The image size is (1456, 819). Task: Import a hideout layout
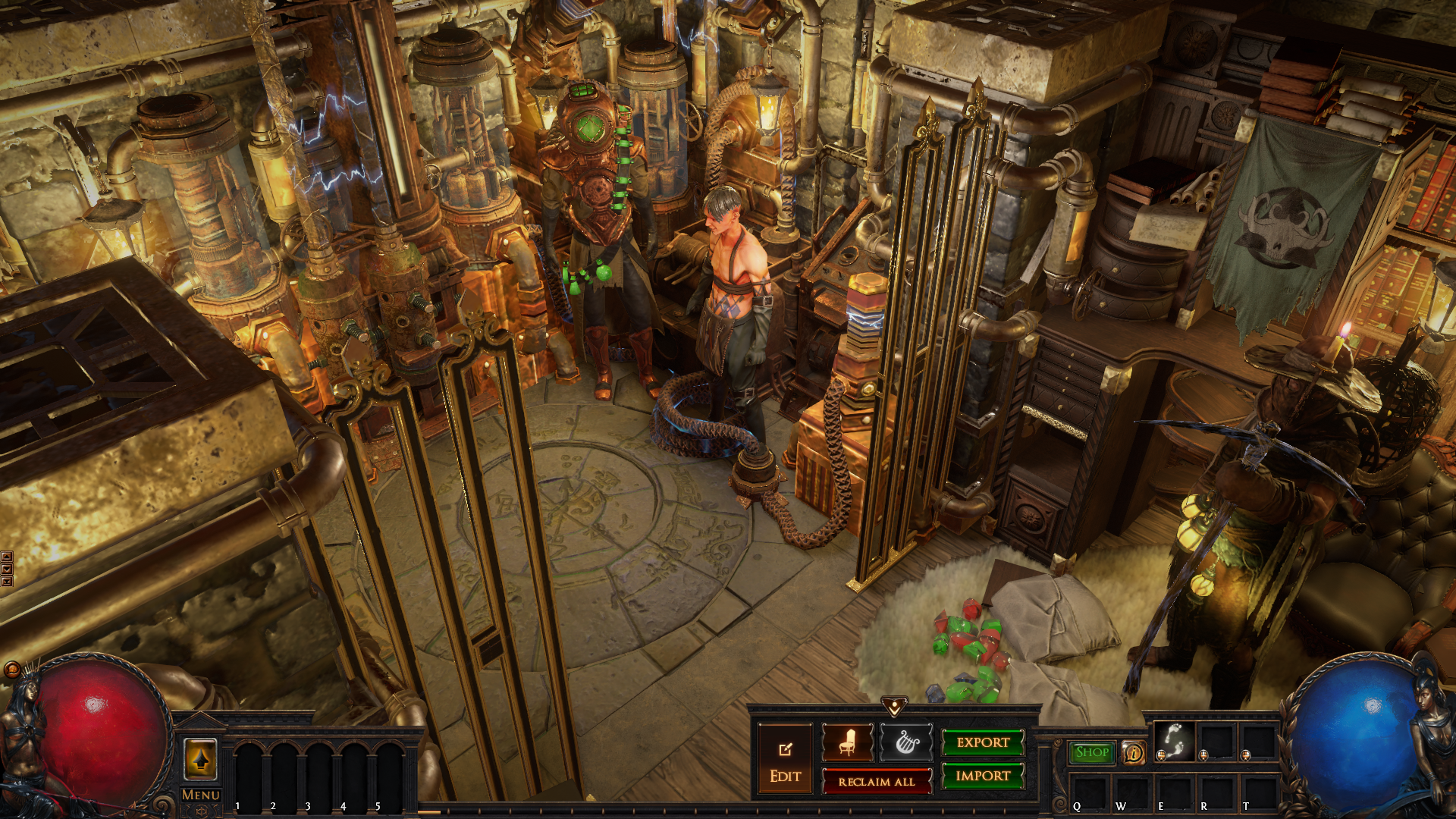coord(983,776)
